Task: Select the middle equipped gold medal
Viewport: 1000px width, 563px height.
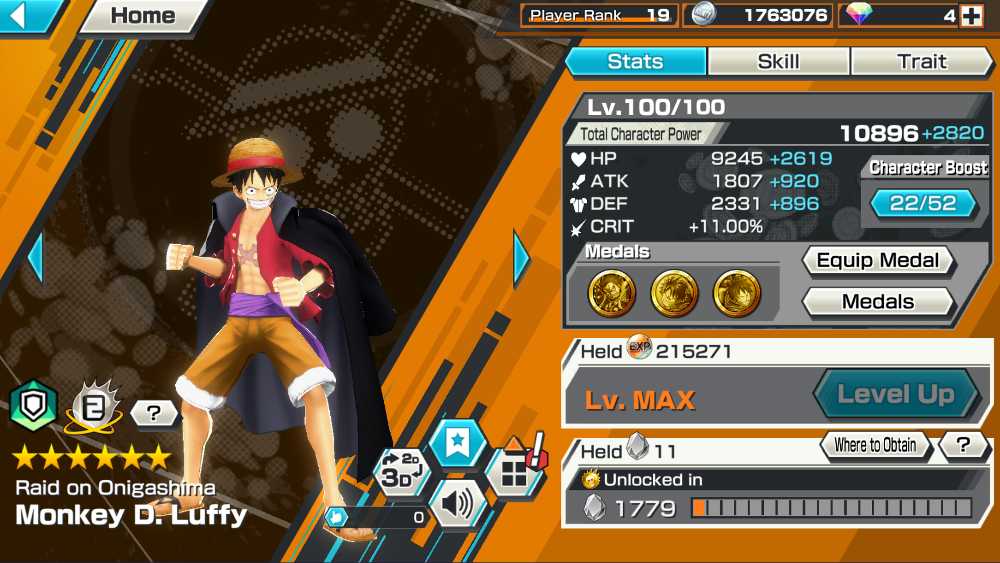Action: 675,293
